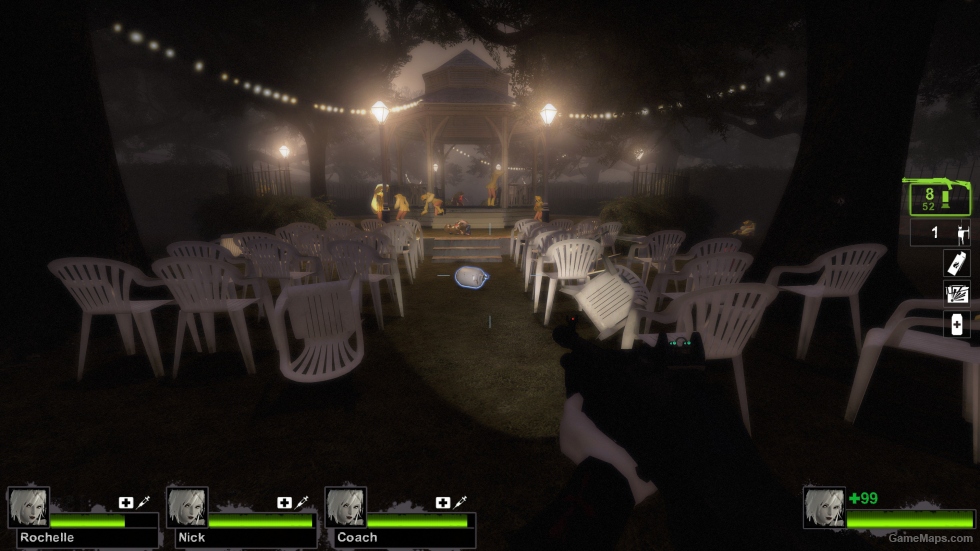The image size is (980, 551).
Task: Click Rochelle's first aid kit icon
Action: (x=126, y=503)
